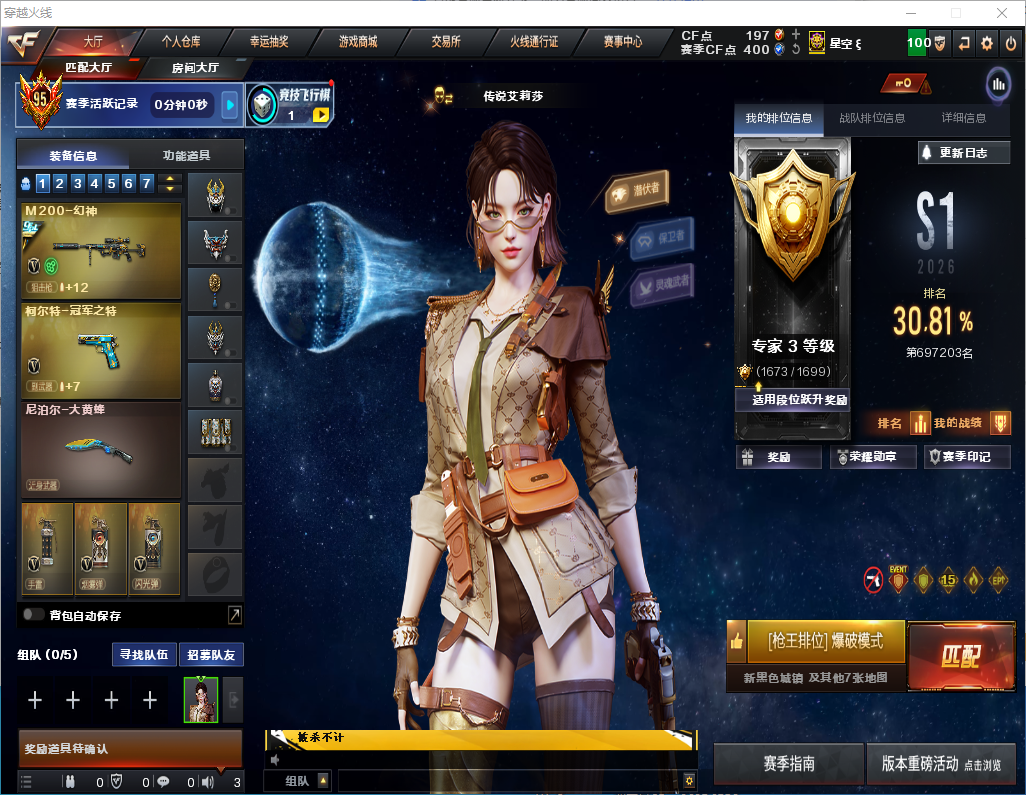
Task: View the 战队排位信息 tab
Action: 872,118
